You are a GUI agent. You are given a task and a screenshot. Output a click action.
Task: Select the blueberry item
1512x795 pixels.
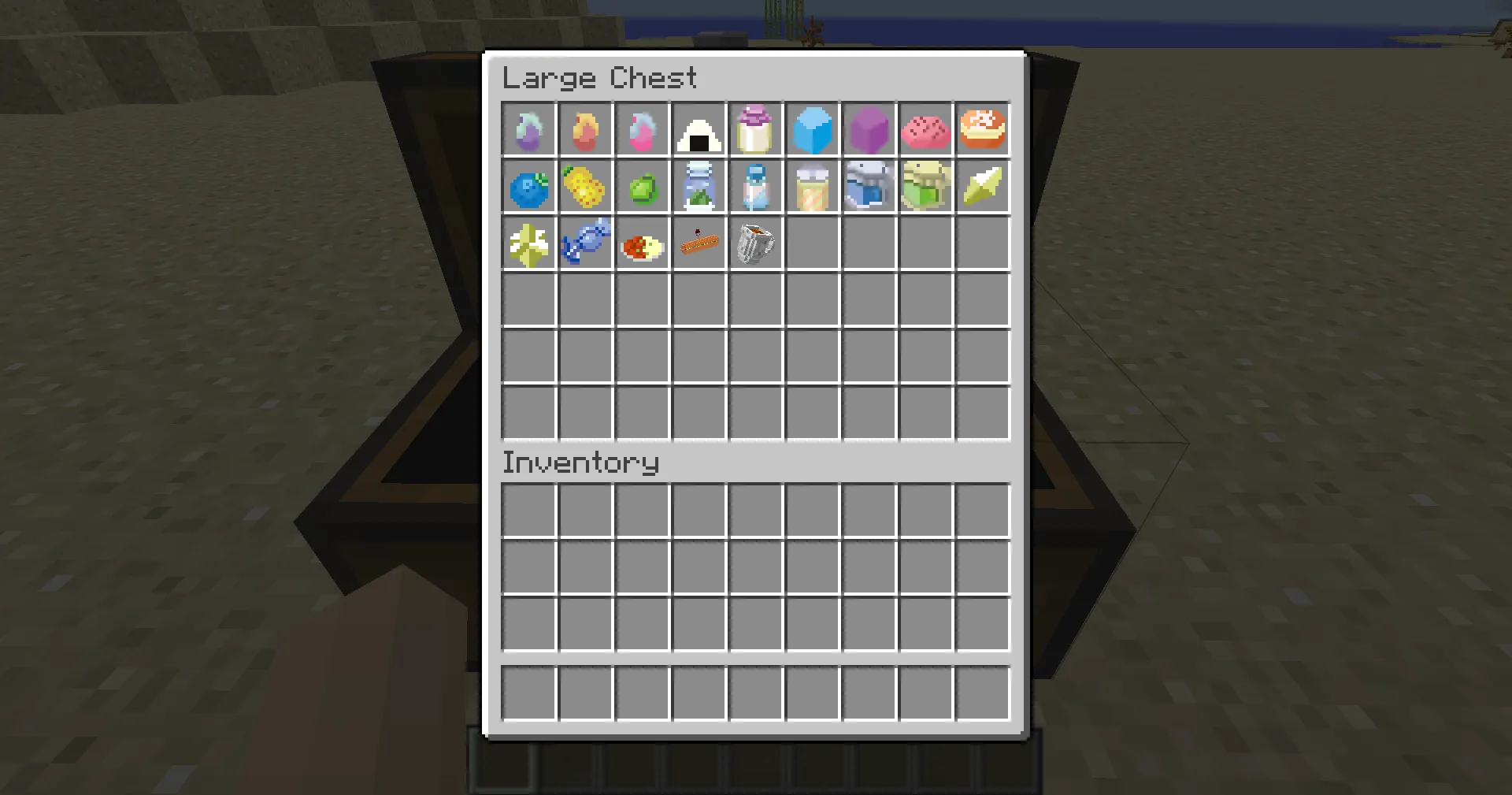click(528, 186)
